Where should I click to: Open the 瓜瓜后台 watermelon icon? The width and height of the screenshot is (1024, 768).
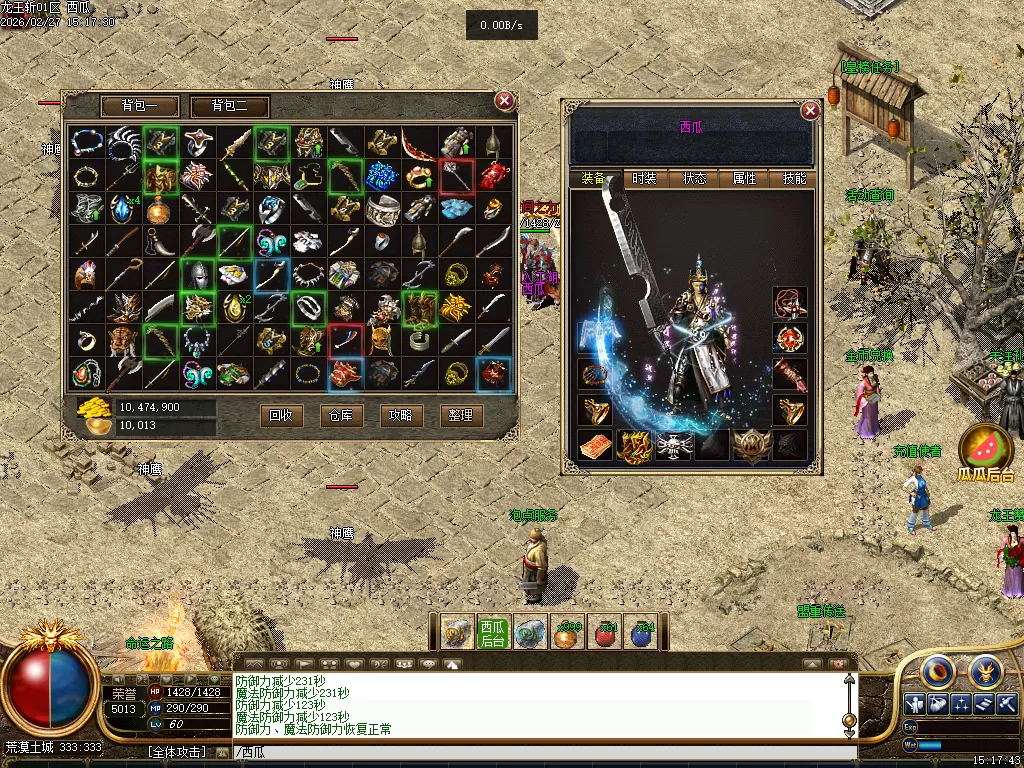click(986, 448)
